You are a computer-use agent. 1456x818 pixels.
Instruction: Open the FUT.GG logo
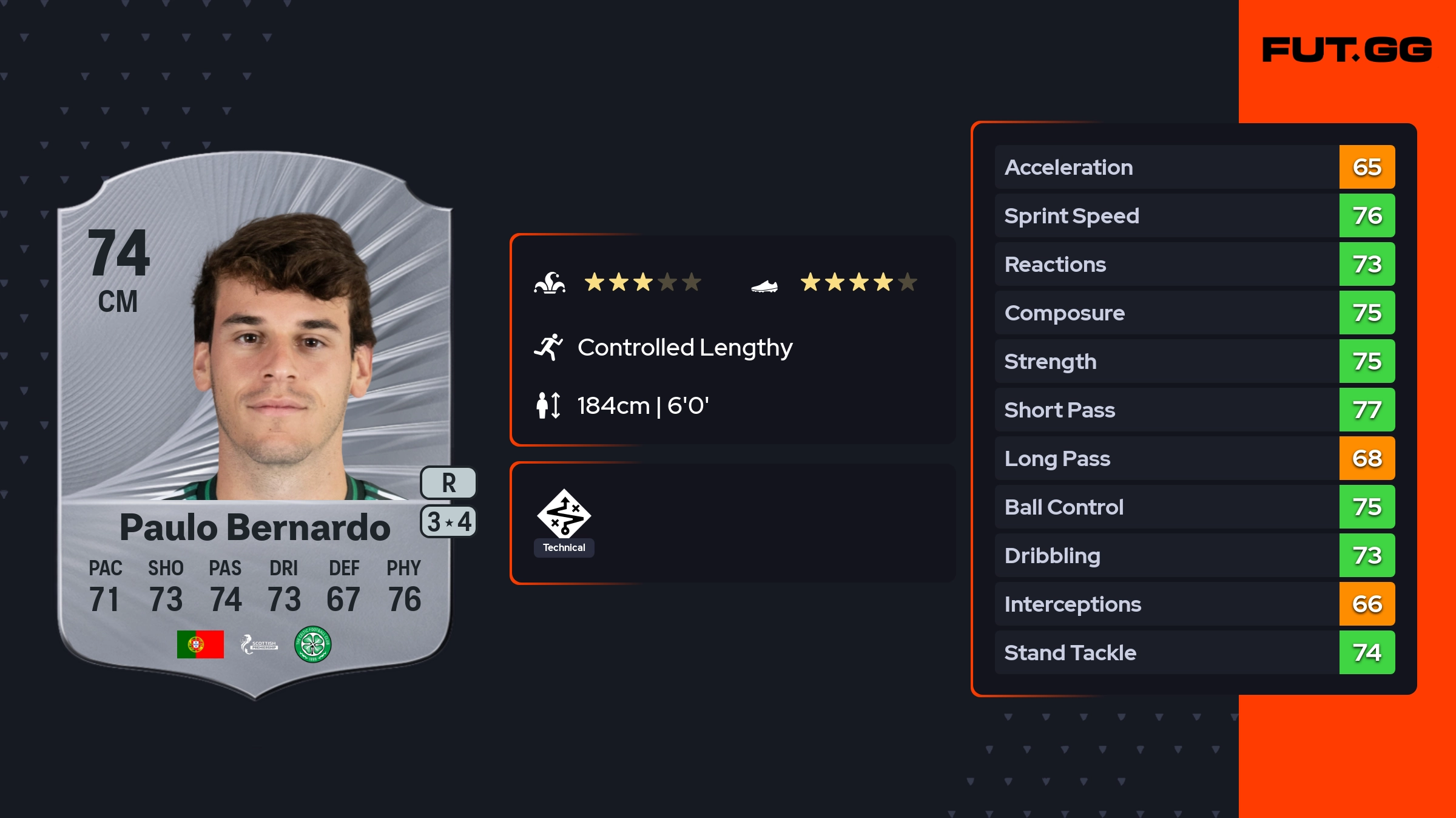pyautogui.click(x=1347, y=50)
